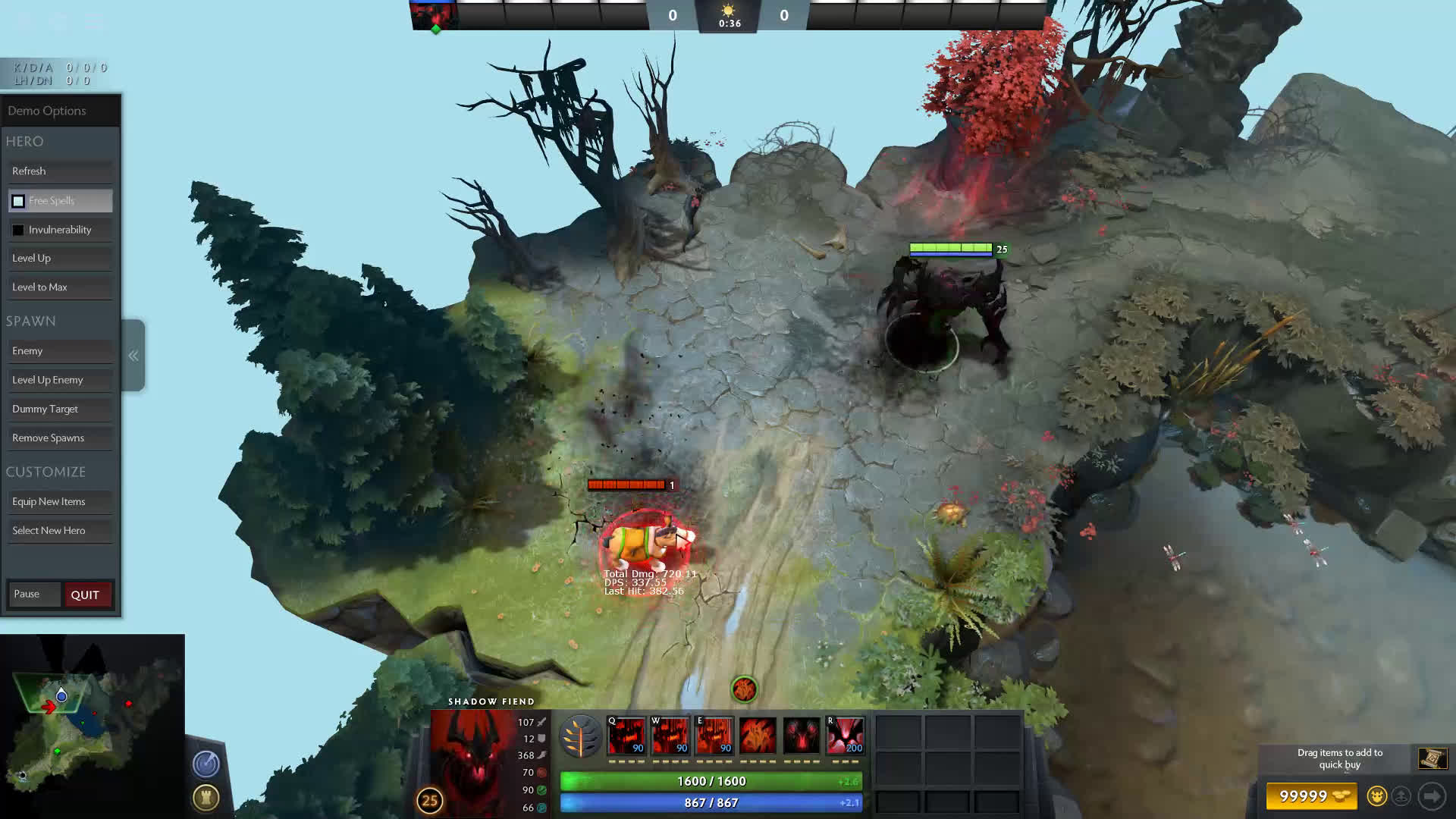Toggle the Free Spells checkbox
The width and height of the screenshot is (1456, 819).
tap(18, 201)
